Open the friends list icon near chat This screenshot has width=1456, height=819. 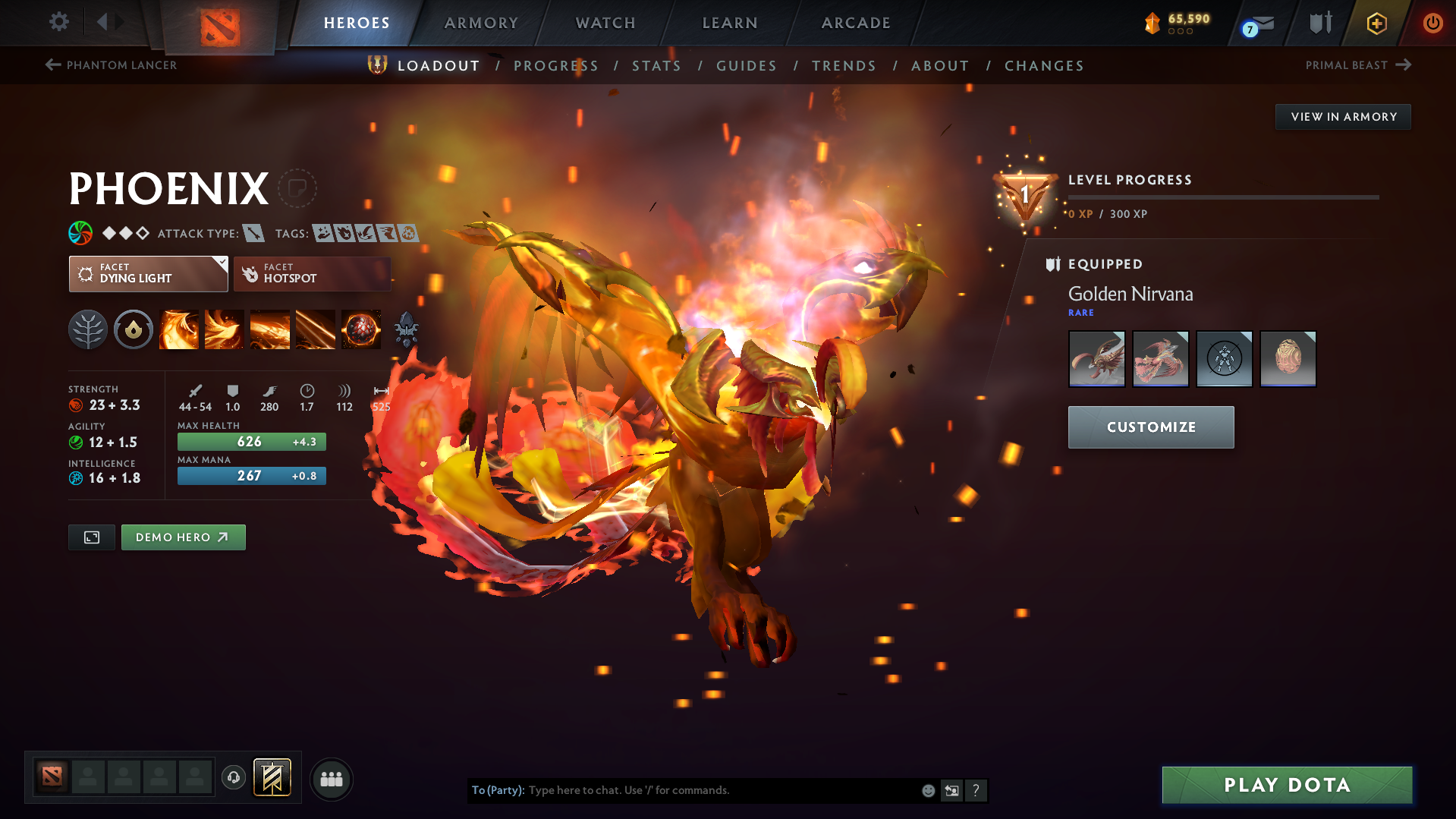point(332,779)
